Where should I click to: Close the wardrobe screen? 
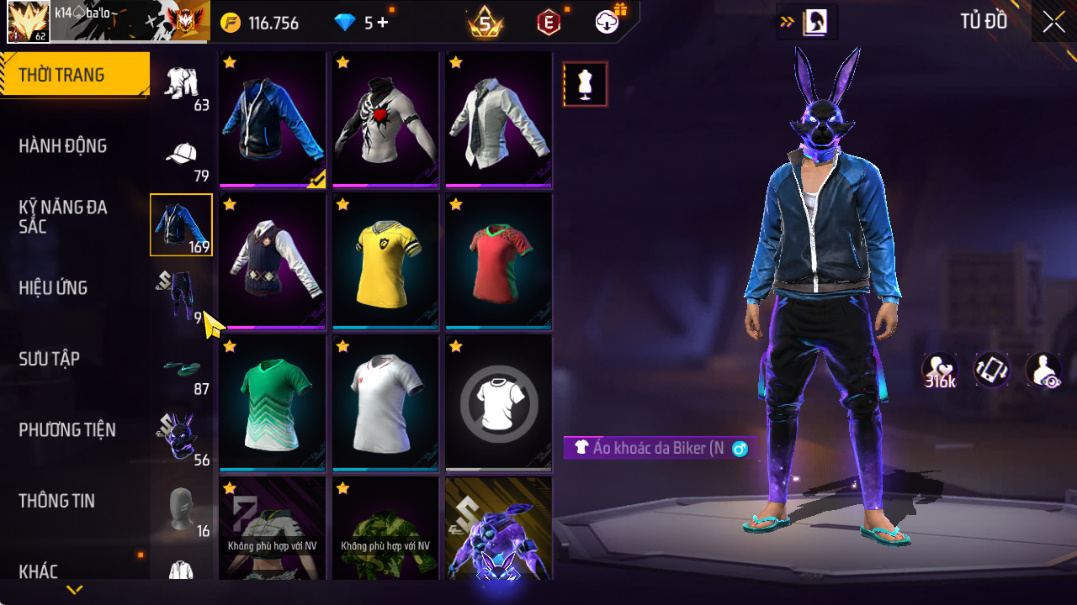point(1053,22)
